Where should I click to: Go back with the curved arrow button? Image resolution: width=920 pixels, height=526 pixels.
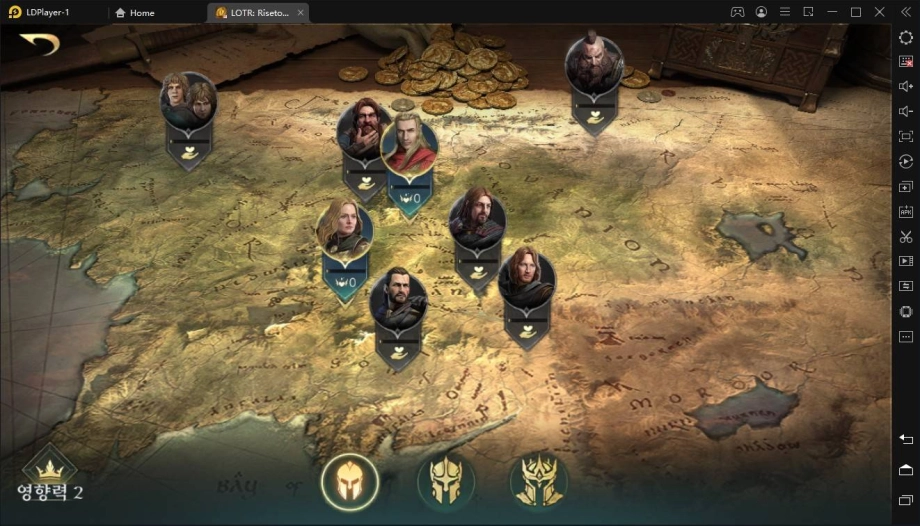[39, 45]
